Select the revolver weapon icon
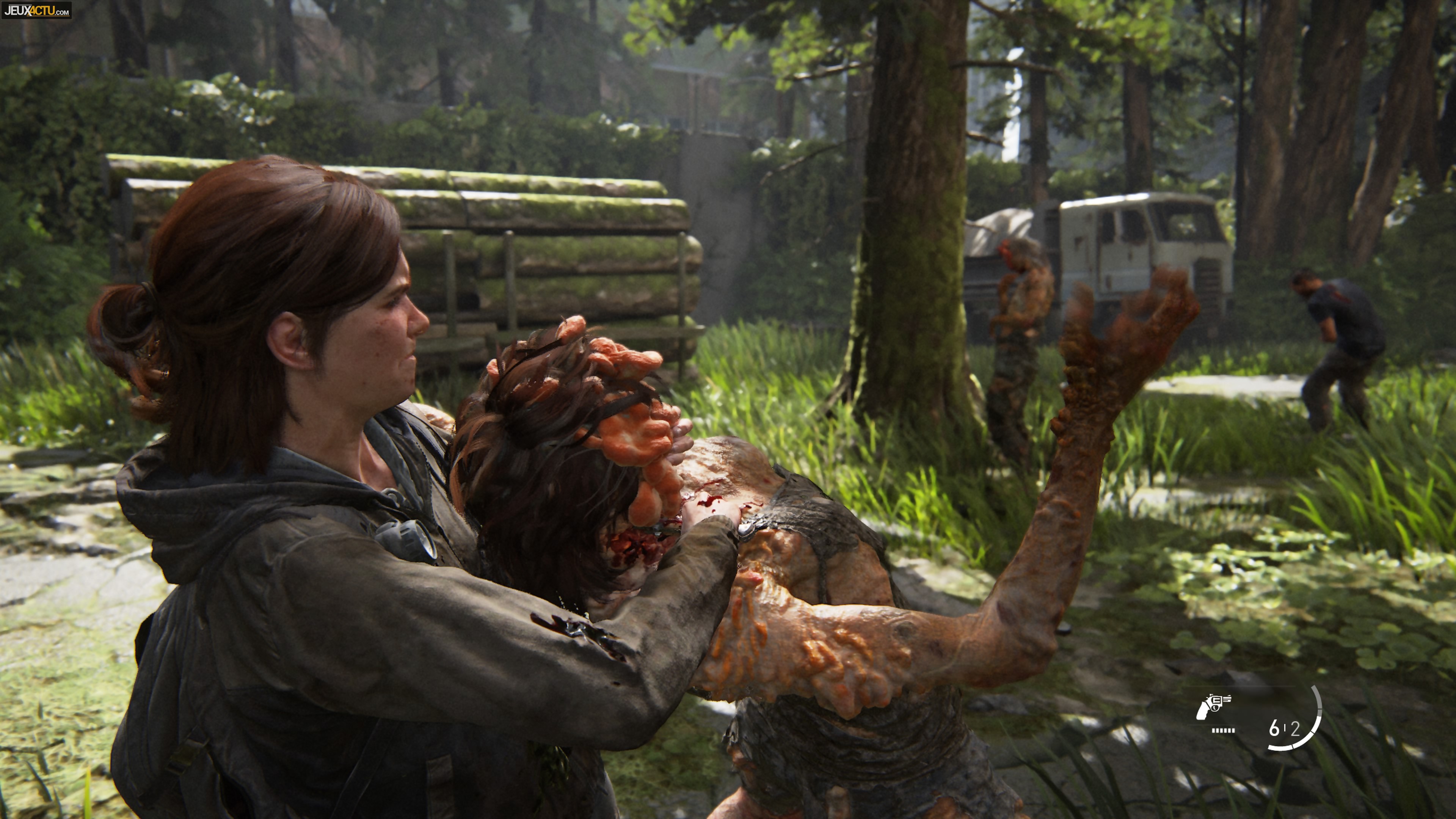 pyautogui.click(x=1213, y=706)
